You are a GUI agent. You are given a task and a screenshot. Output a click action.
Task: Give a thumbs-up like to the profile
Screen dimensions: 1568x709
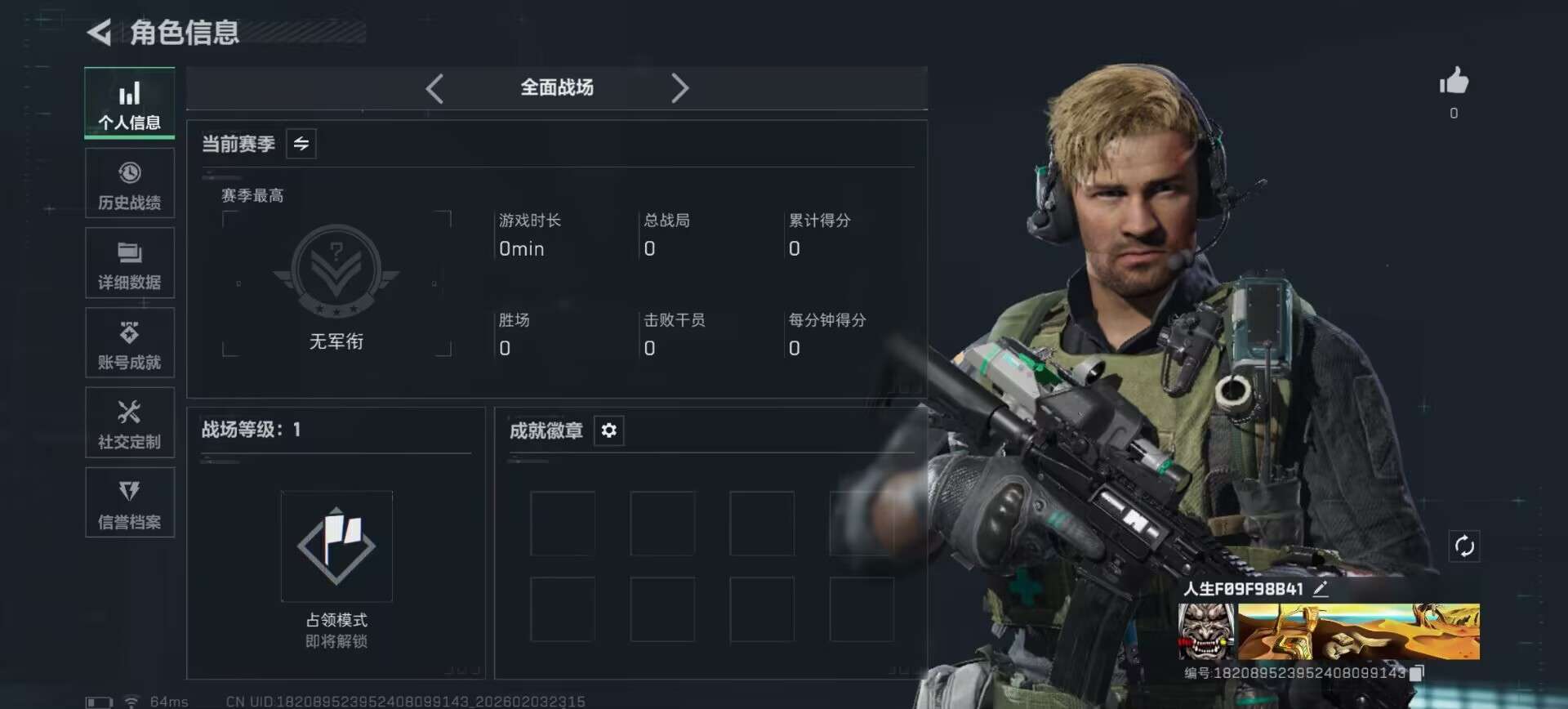point(1454,82)
